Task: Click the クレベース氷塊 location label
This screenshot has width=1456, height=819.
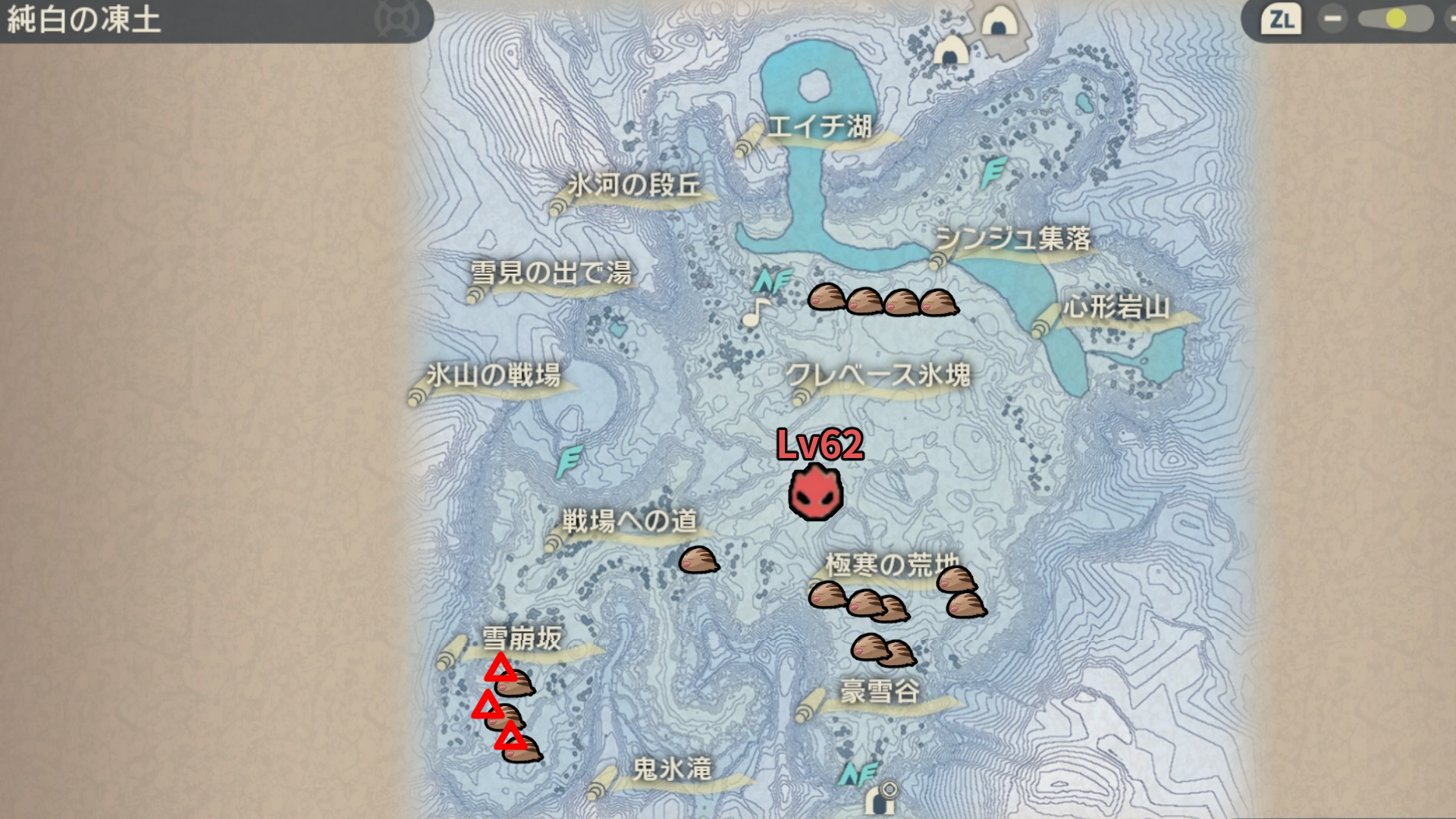Action: click(878, 375)
